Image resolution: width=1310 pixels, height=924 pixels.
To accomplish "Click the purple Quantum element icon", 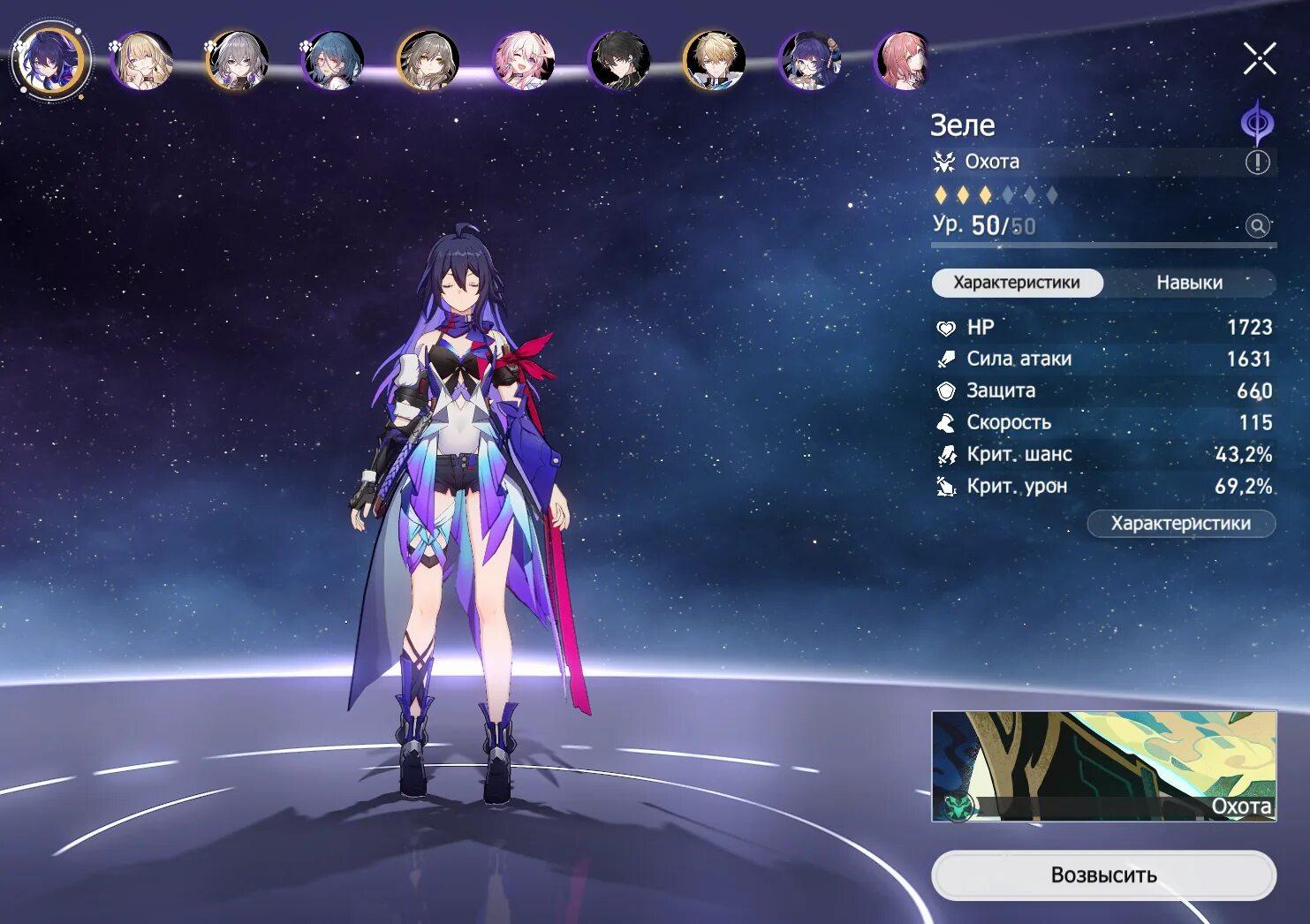I will pos(1256,123).
